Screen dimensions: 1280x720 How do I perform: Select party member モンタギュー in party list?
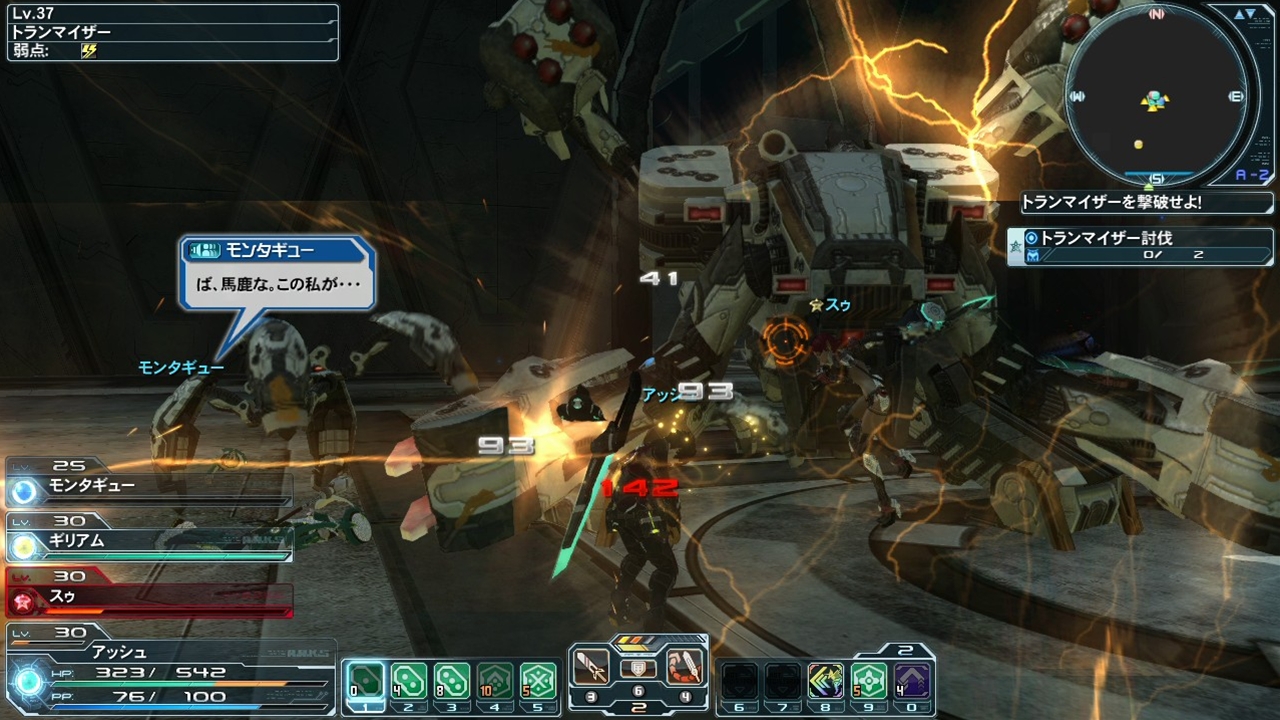150,486
